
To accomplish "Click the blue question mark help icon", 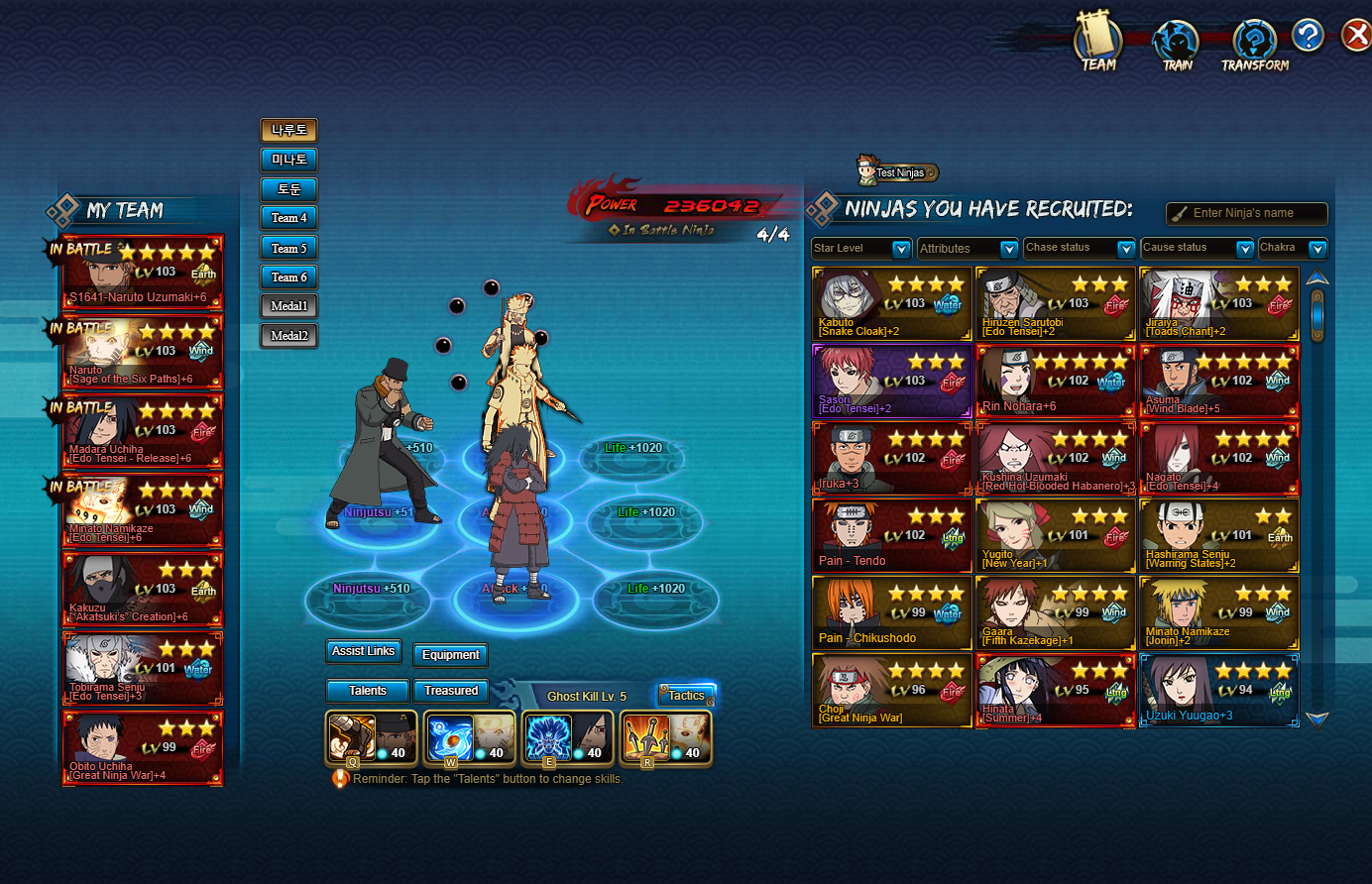I will pos(1308,37).
